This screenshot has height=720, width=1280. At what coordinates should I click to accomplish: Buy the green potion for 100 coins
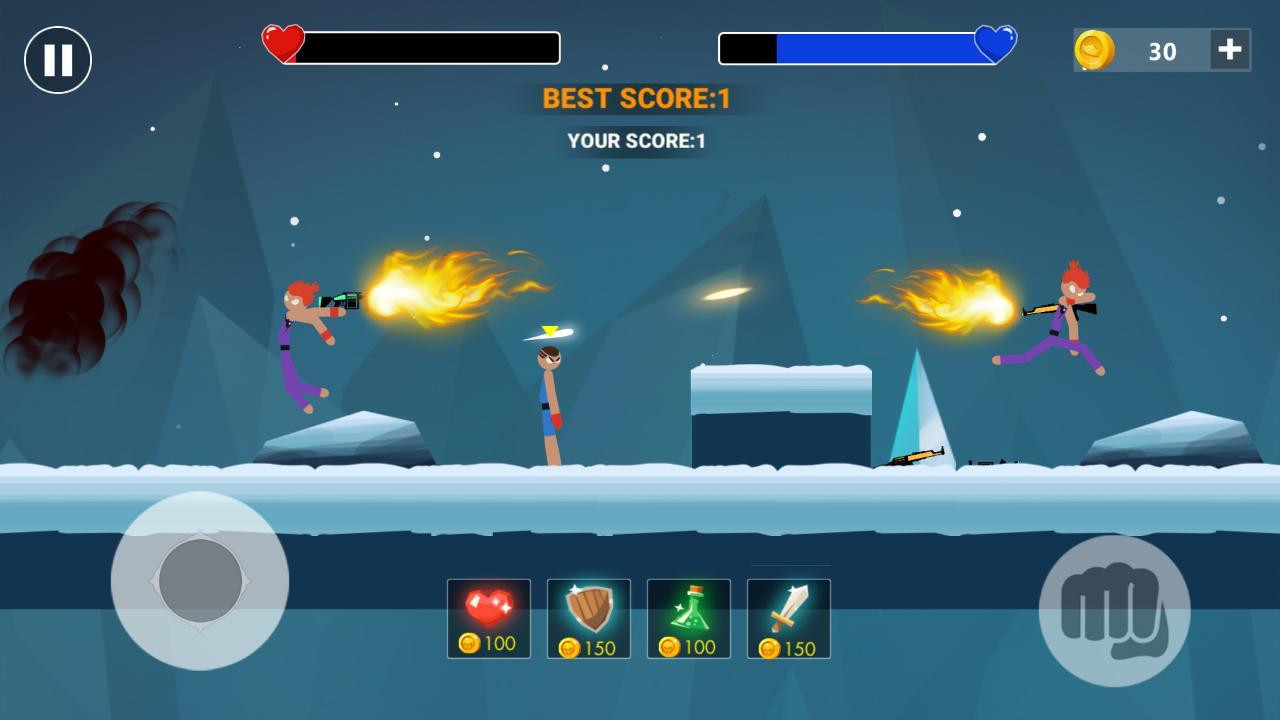pos(688,617)
